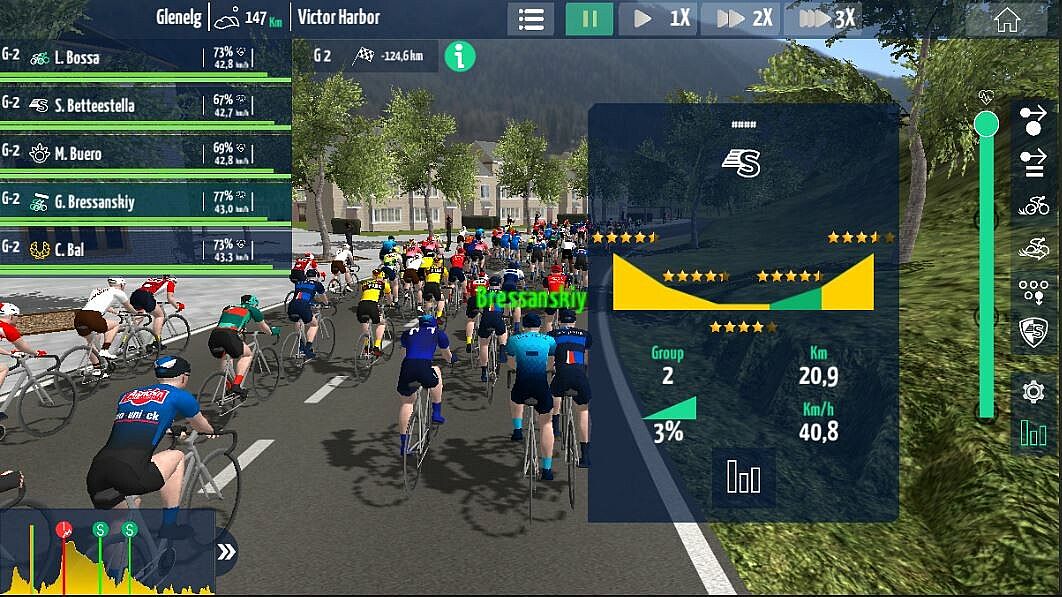The height and width of the screenshot is (597, 1062).
Task: Toggle the green bar chart panel icon
Action: (x=1034, y=434)
